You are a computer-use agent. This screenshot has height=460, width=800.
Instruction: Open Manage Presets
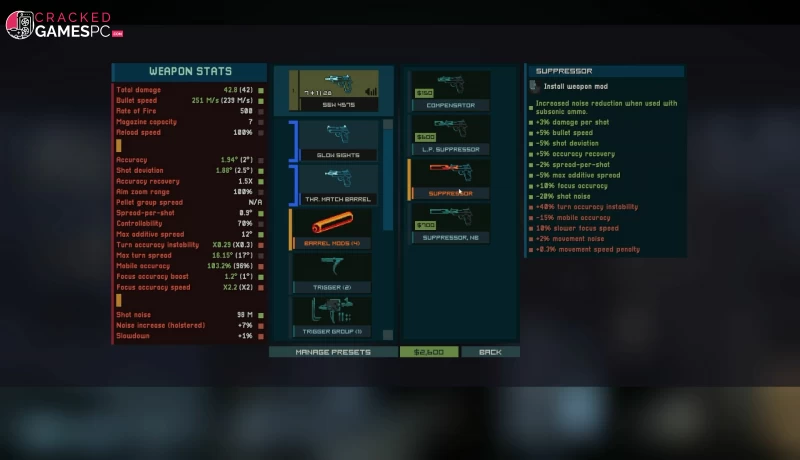tap(333, 352)
